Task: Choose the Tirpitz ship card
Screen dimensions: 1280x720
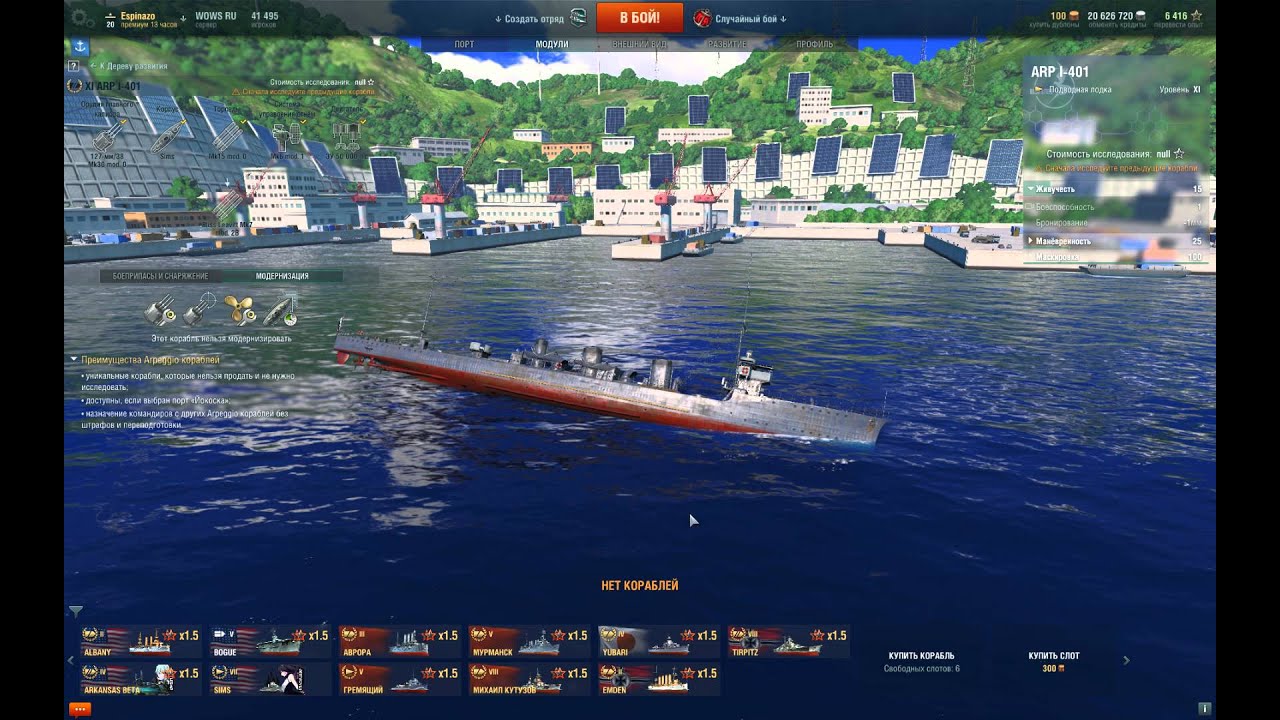Action: pos(788,642)
